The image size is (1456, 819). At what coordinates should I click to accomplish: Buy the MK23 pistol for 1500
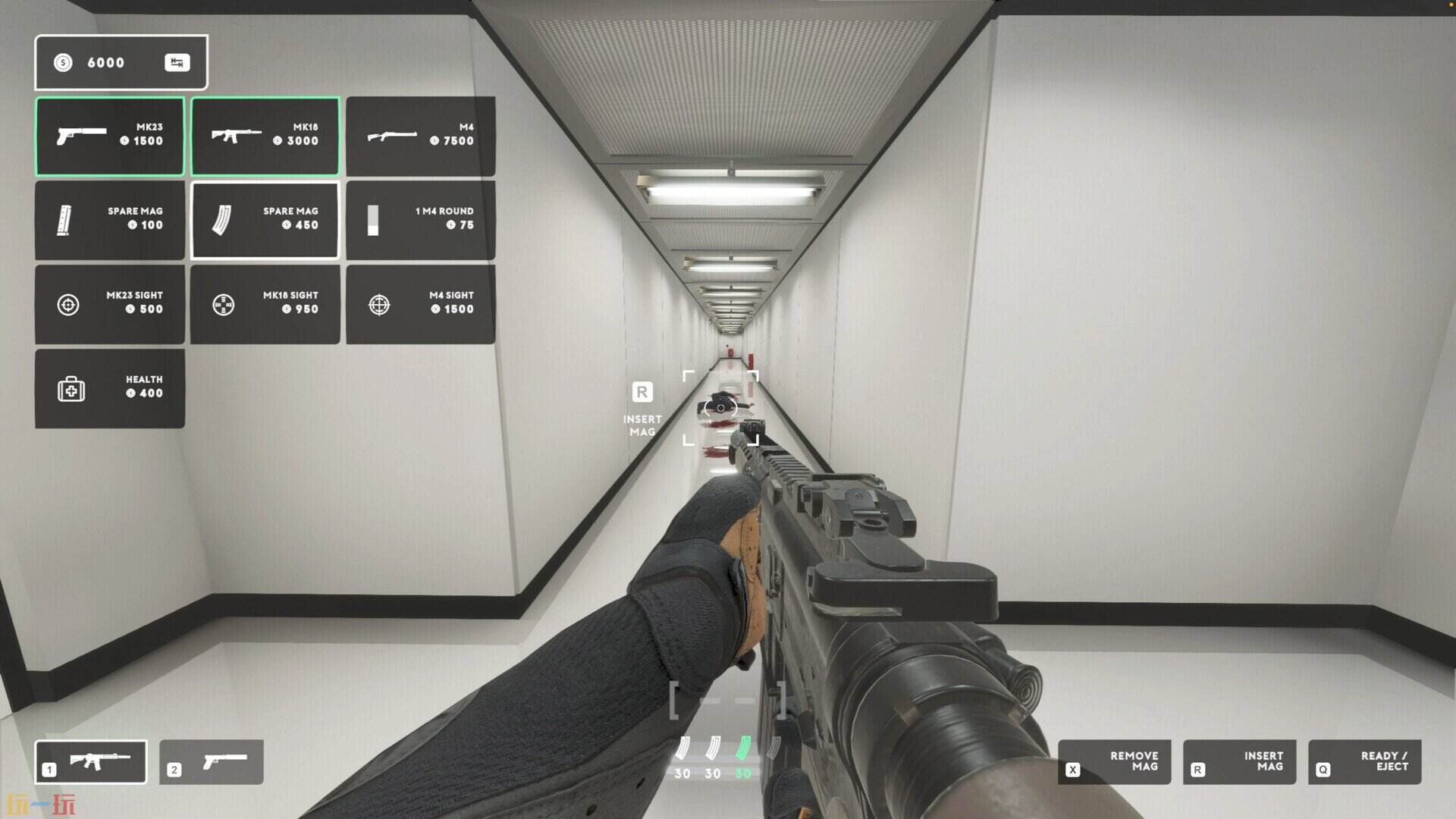pos(110,136)
